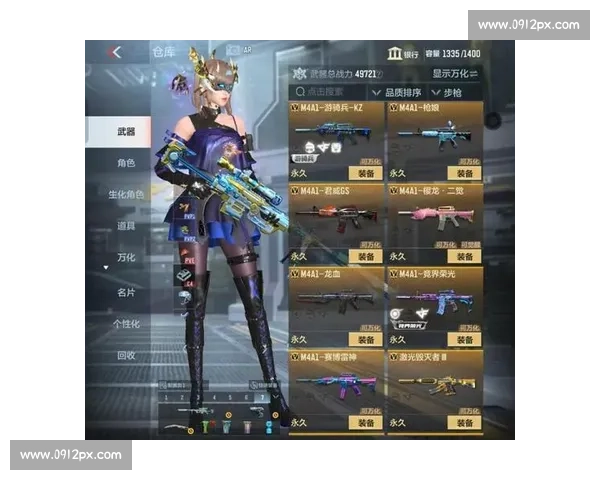Show the 道具 (Items) tab
Screen dimensions: 600x480
124,226
